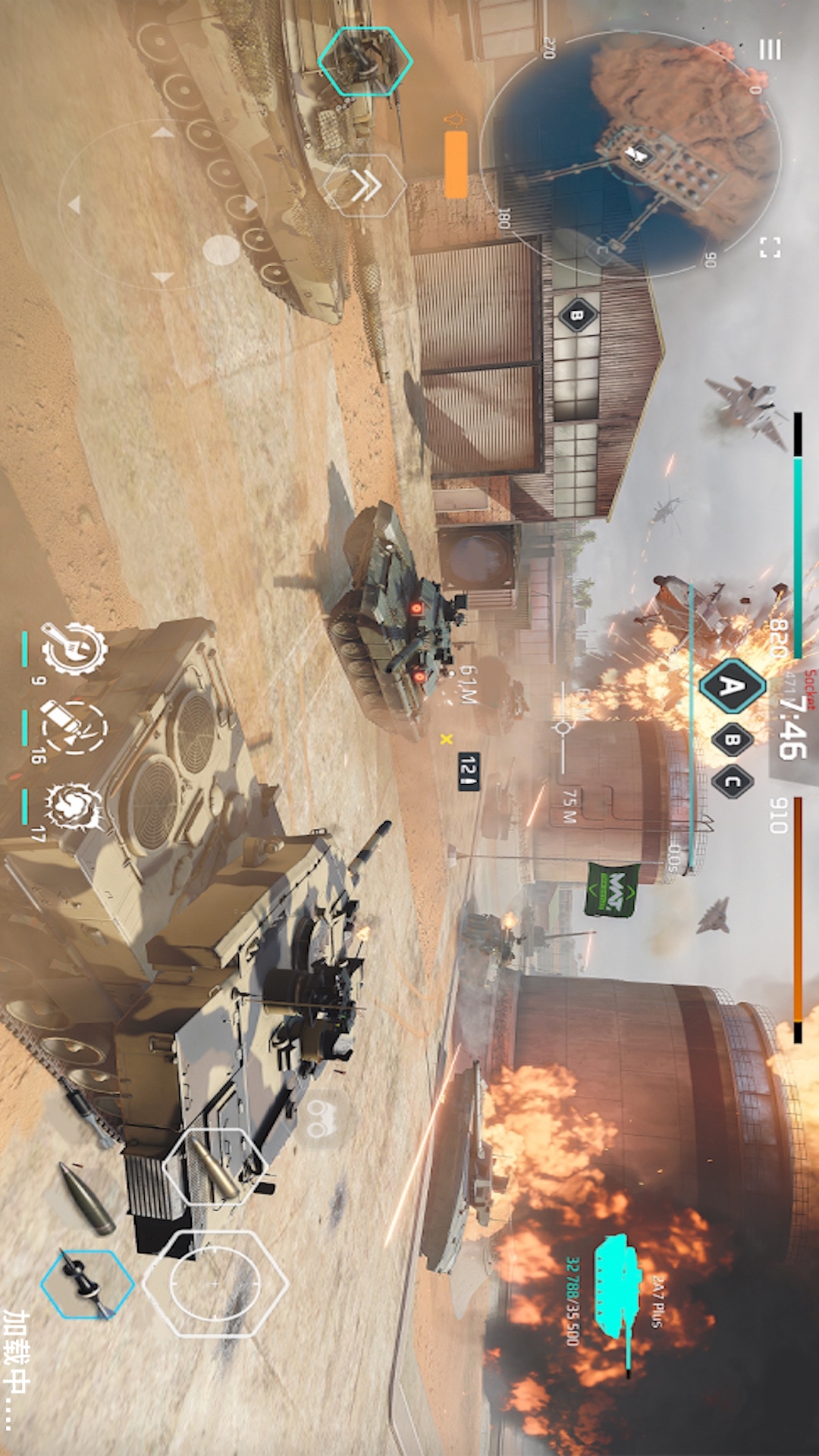
Task: Choose the blue-outlined finned dart shell
Action: (87, 1284)
